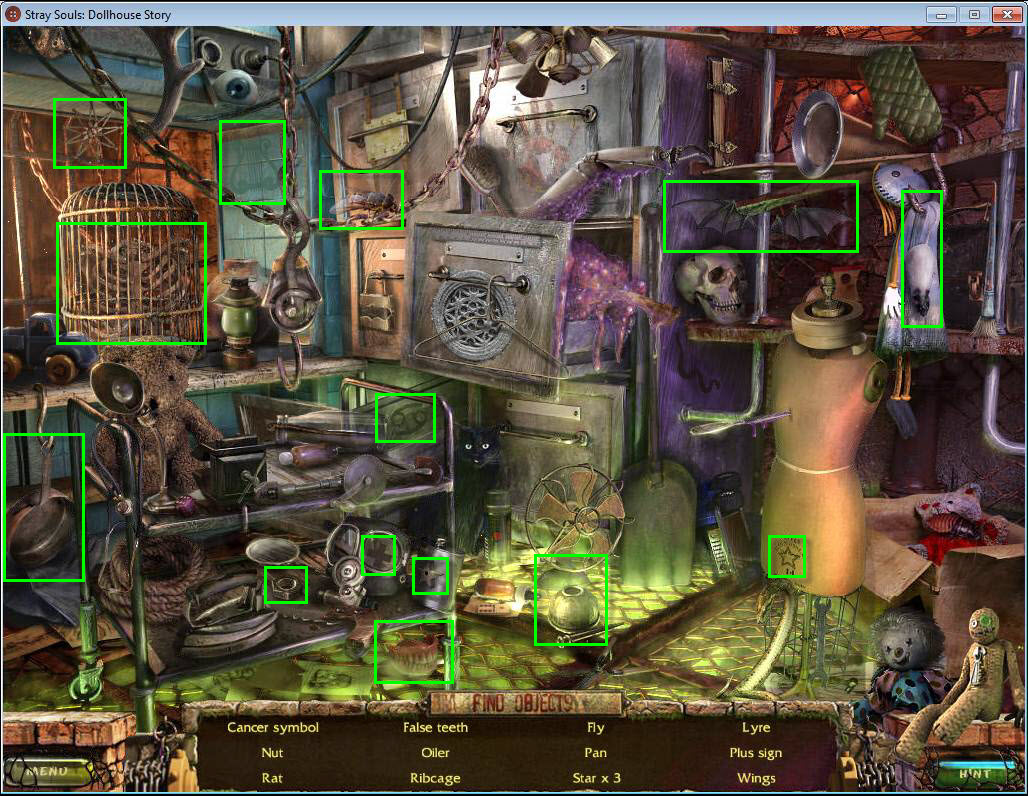Close the game window

1003,14
